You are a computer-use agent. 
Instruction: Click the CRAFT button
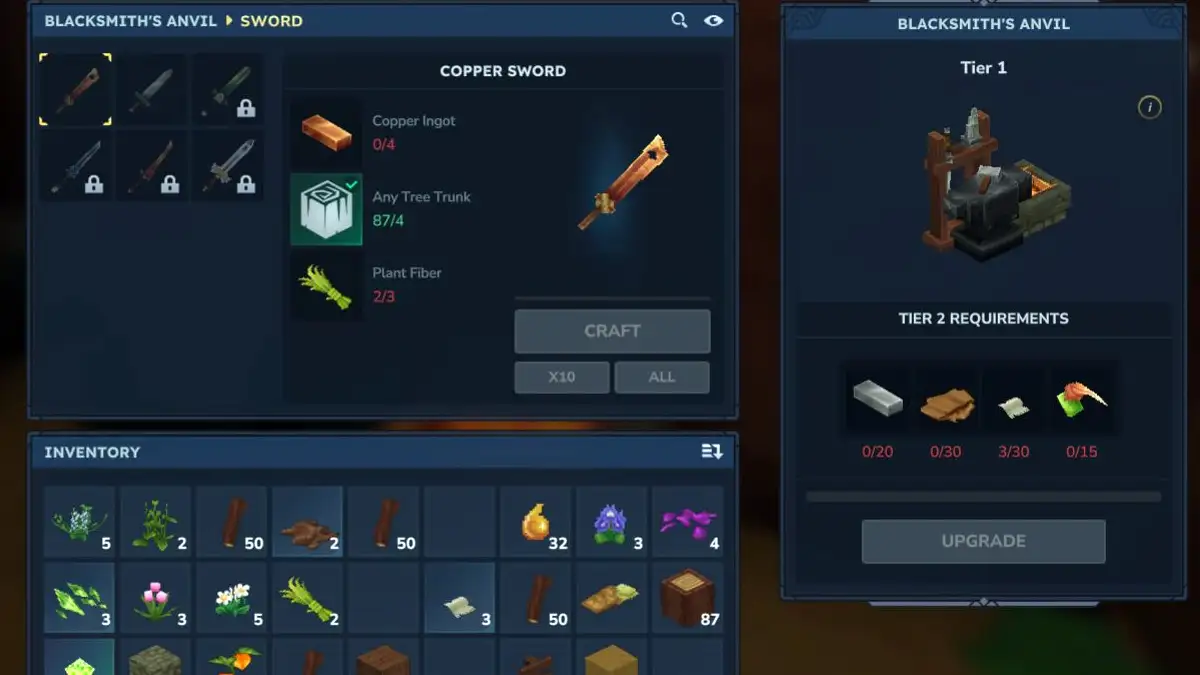tap(612, 331)
